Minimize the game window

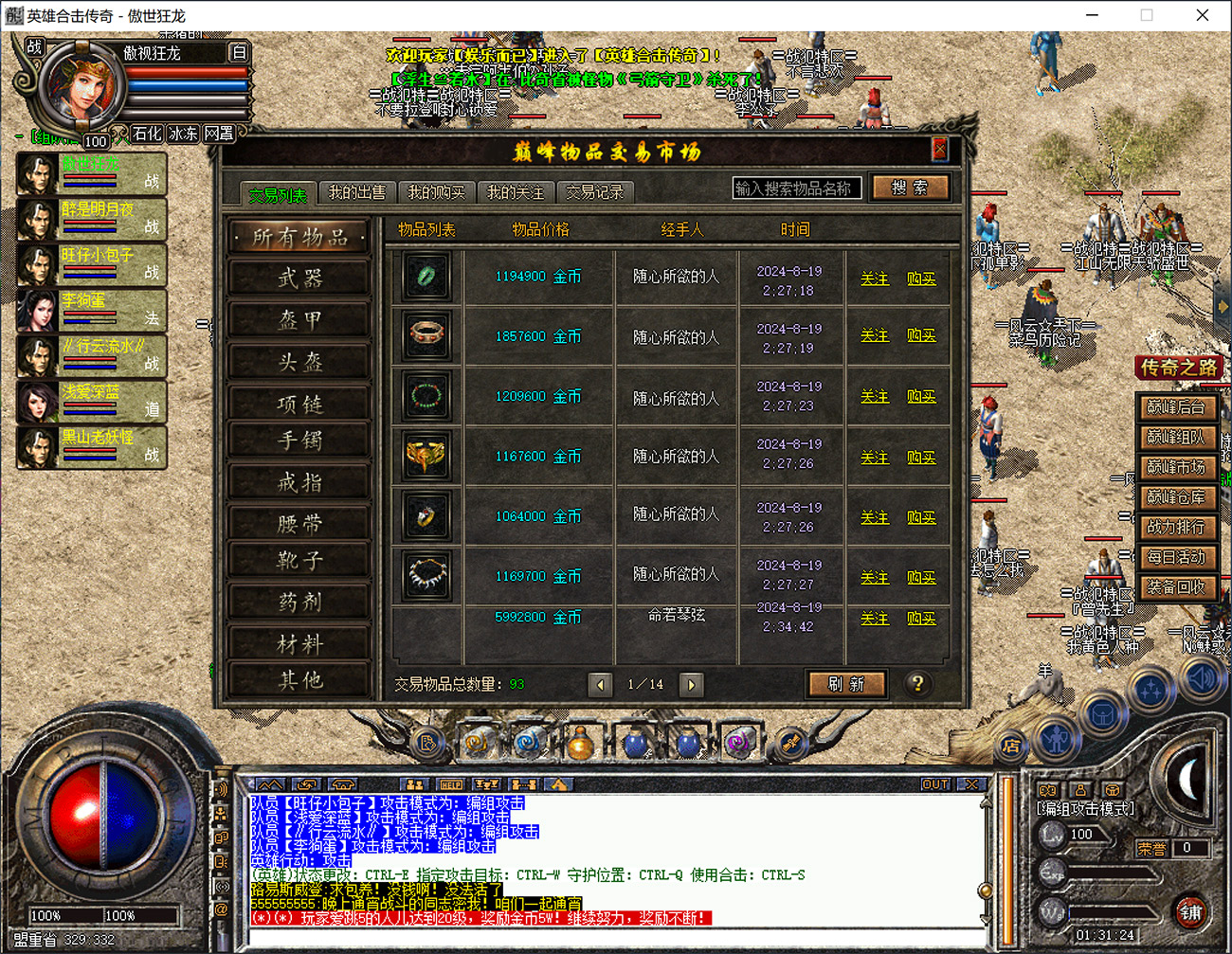[x=1092, y=15]
